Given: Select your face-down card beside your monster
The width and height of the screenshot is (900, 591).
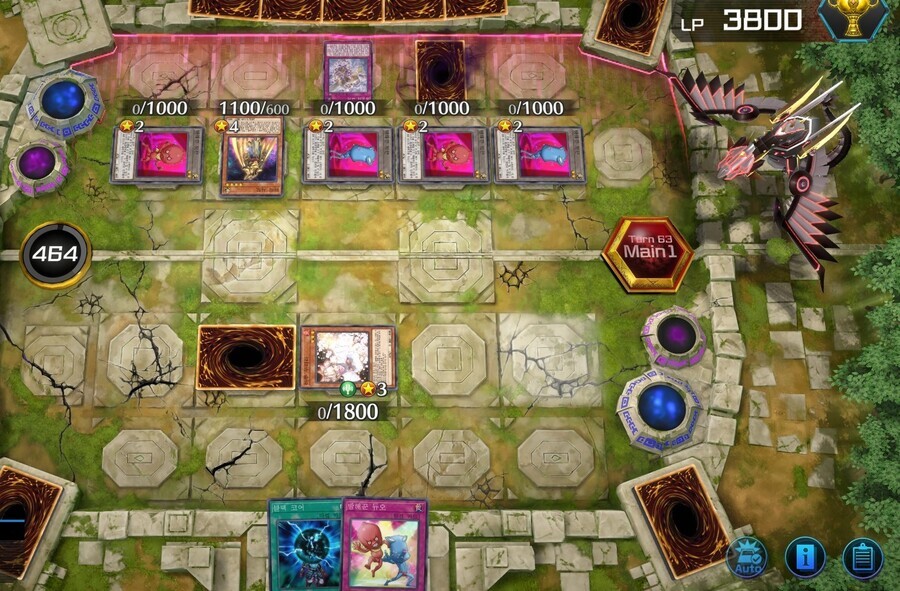Looking at the screenshot, I should (246, 357).
